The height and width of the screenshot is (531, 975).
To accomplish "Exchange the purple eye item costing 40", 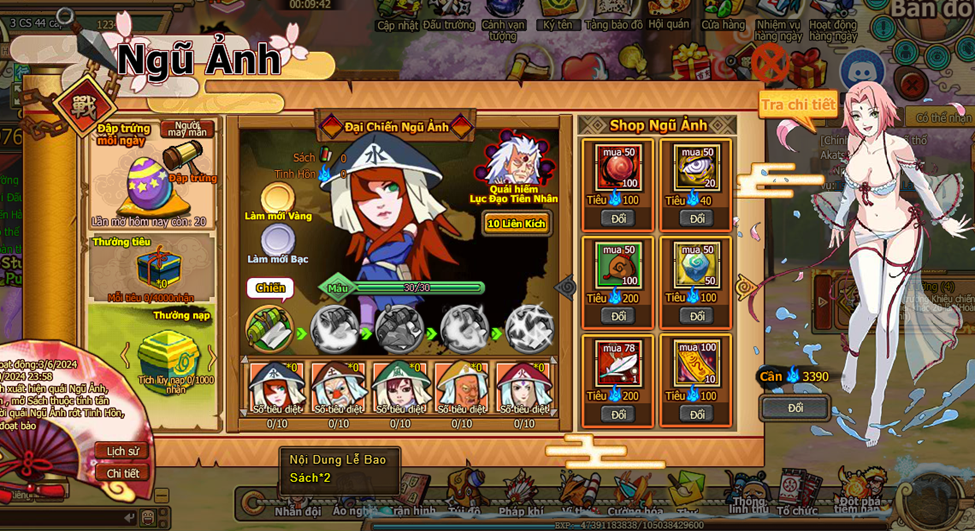I will point(696,218).
